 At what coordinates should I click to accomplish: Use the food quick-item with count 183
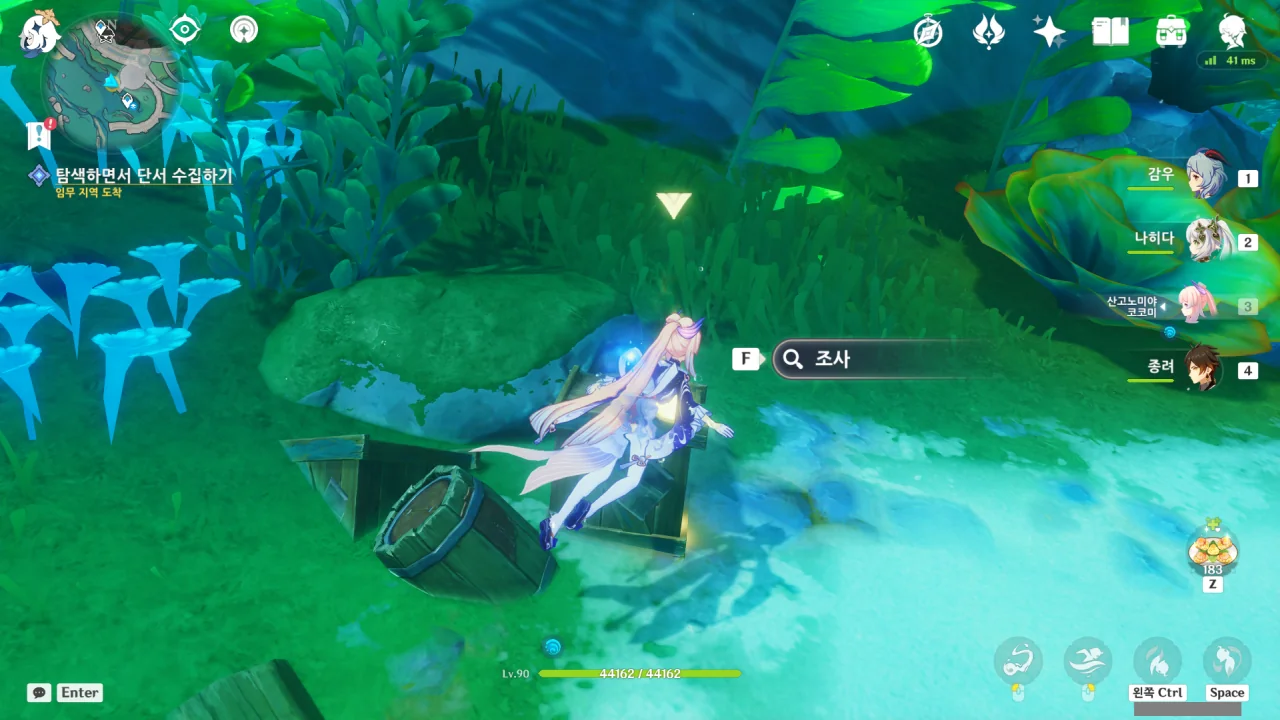pos(1212,551)
